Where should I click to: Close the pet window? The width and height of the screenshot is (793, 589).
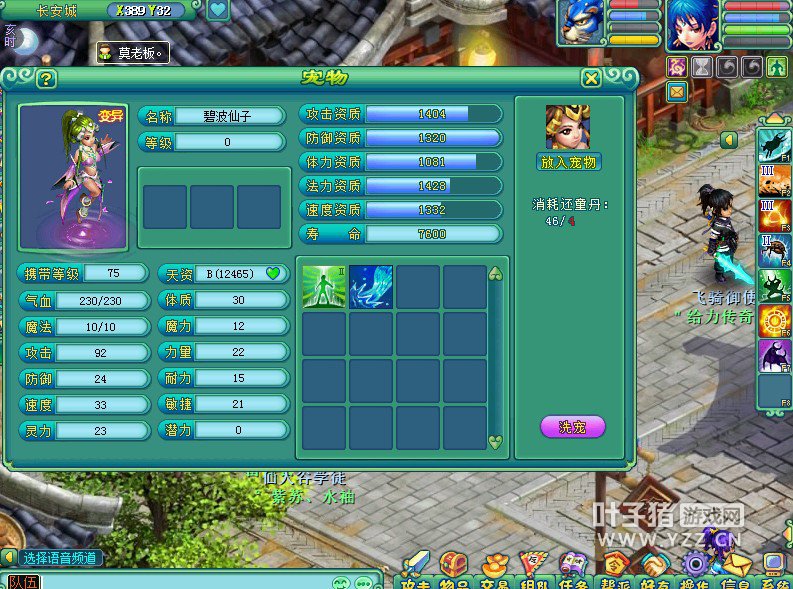(591, 79)
